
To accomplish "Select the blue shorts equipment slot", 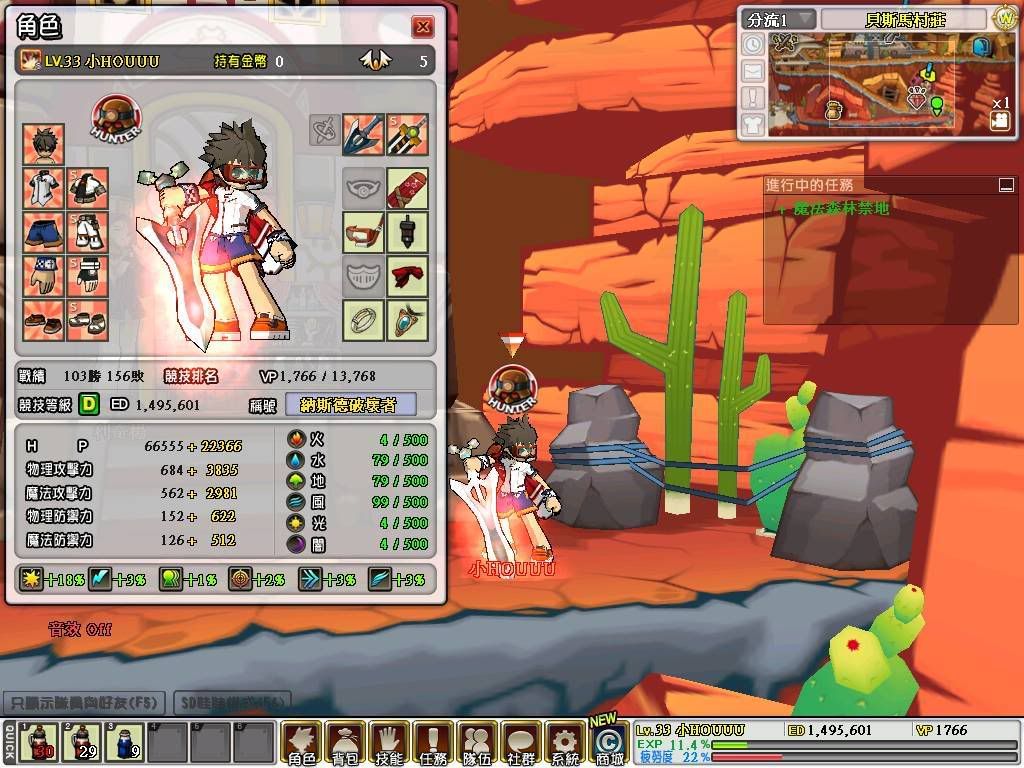I will click(x=43, y=232).
